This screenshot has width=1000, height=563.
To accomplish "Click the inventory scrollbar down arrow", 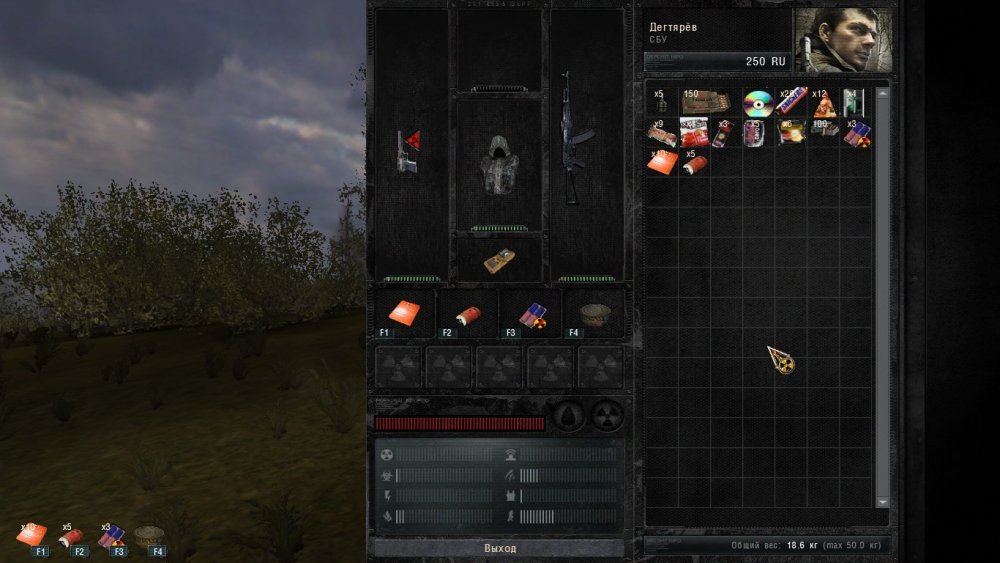I will pyautogui.click(x=882, y=502).
